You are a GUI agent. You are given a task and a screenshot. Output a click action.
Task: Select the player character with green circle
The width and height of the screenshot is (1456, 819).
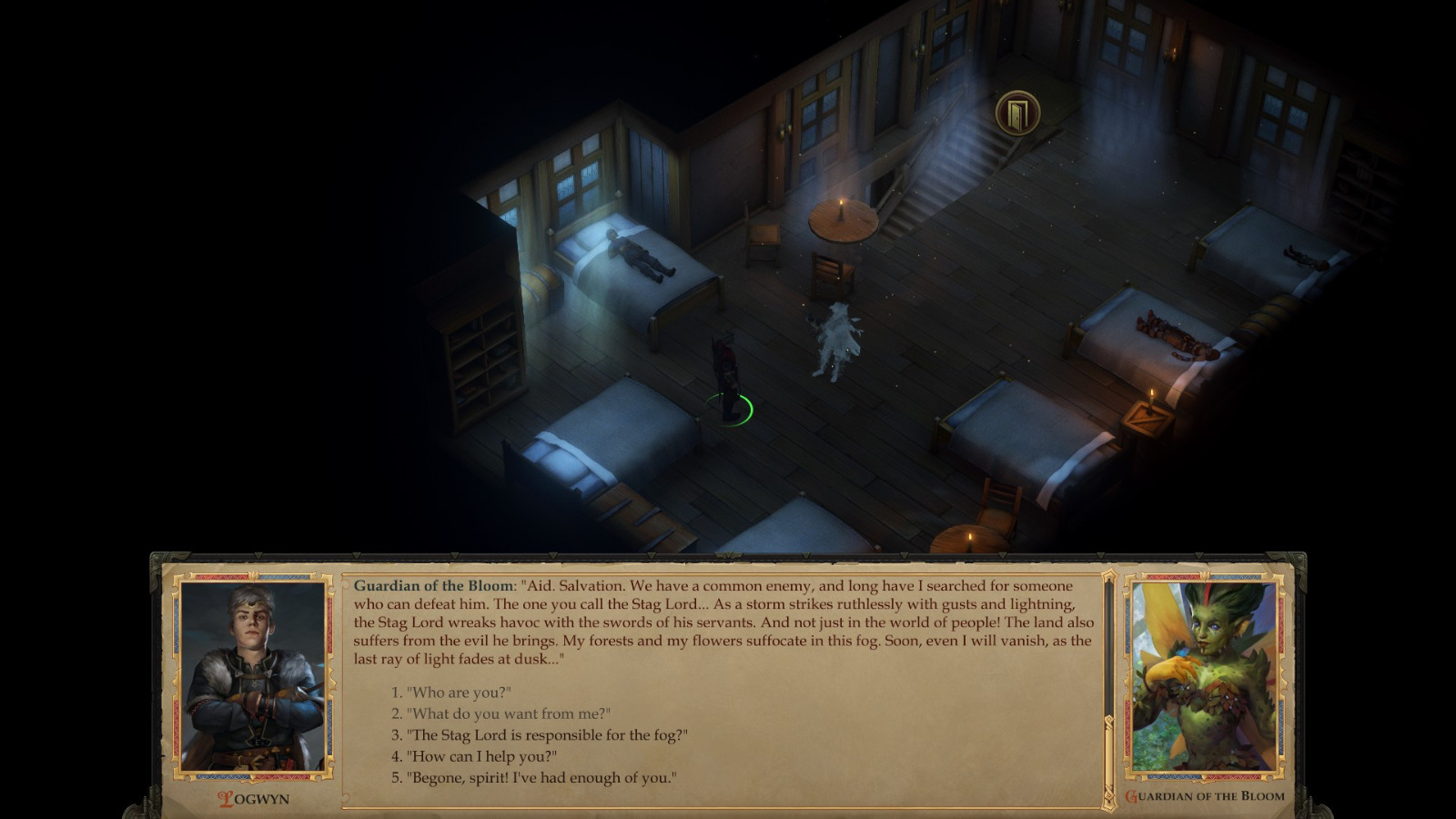(x=728, y=373)
